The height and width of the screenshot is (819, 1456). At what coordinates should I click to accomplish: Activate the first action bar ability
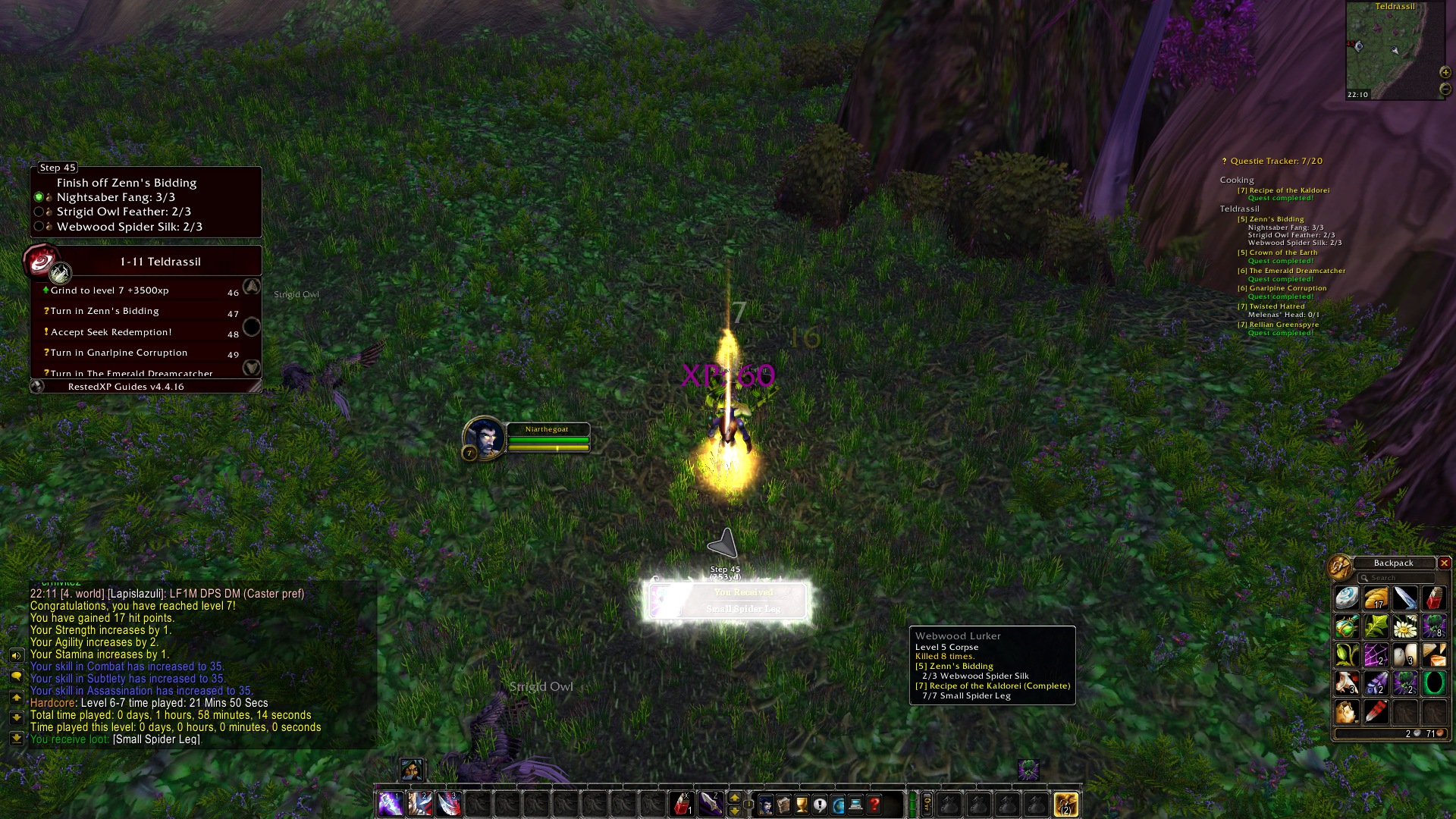pos(391,803)
